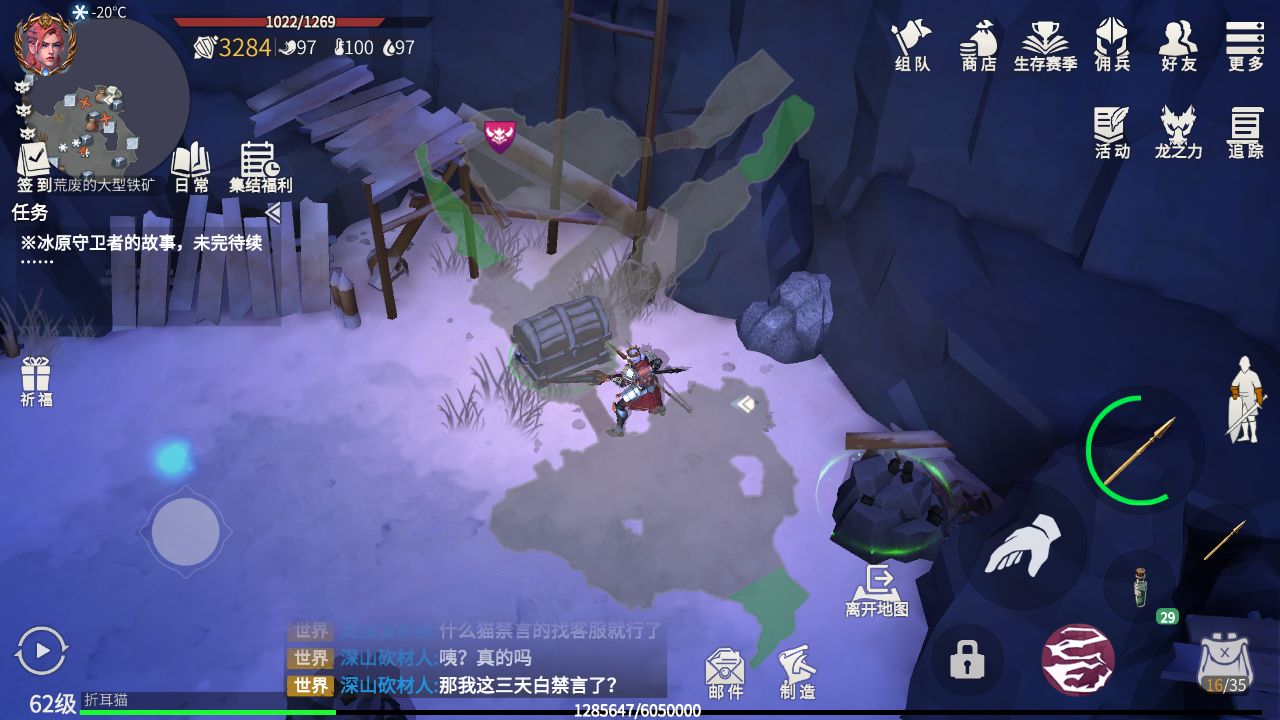Use the potion bottle quick slot
Image resolution: width=1280 pixels, height=720 pixels.
coord(1140,587)
